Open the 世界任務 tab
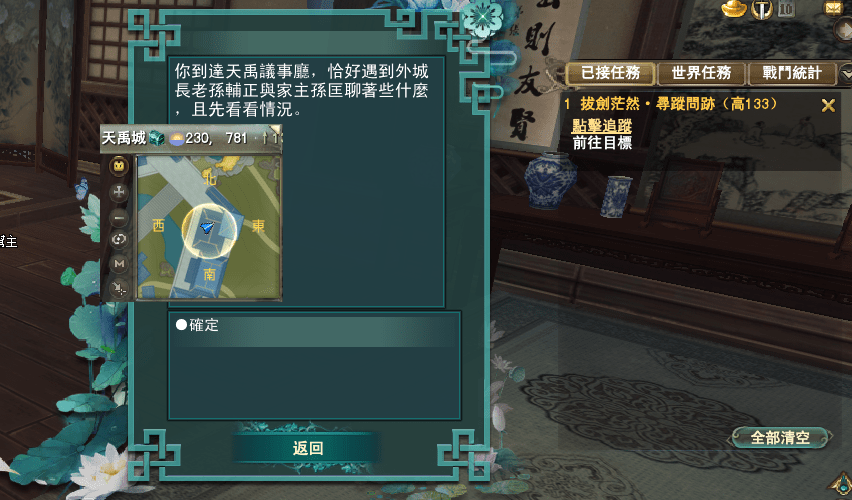This screenshot has width=852, height=500. (x=701, y=73)
